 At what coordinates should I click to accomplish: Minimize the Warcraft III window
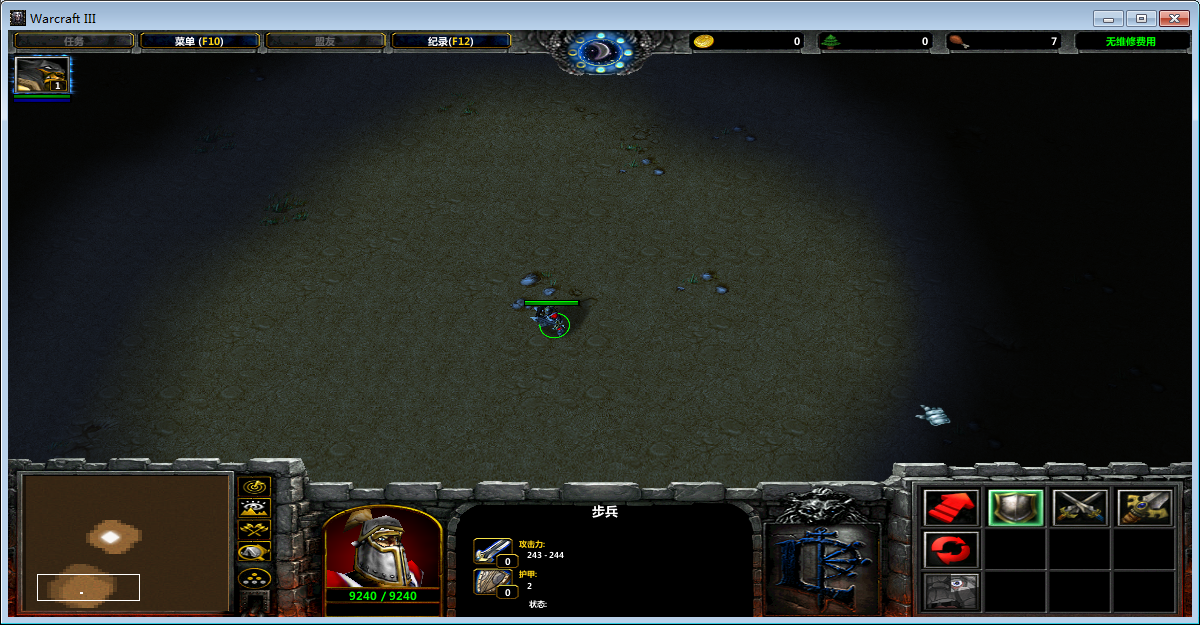tap(1107, 18)
